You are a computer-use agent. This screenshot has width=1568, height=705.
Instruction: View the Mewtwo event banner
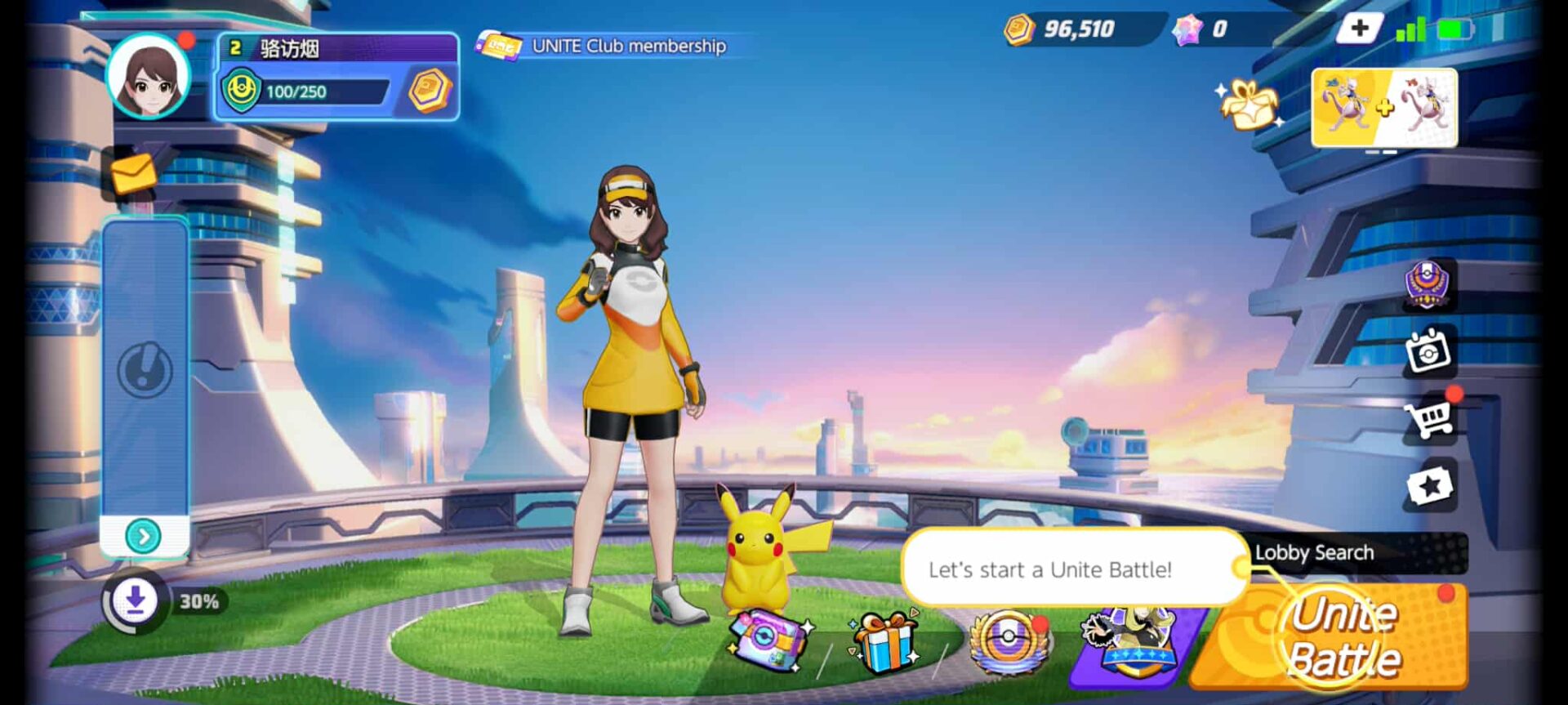[1384, 107]
